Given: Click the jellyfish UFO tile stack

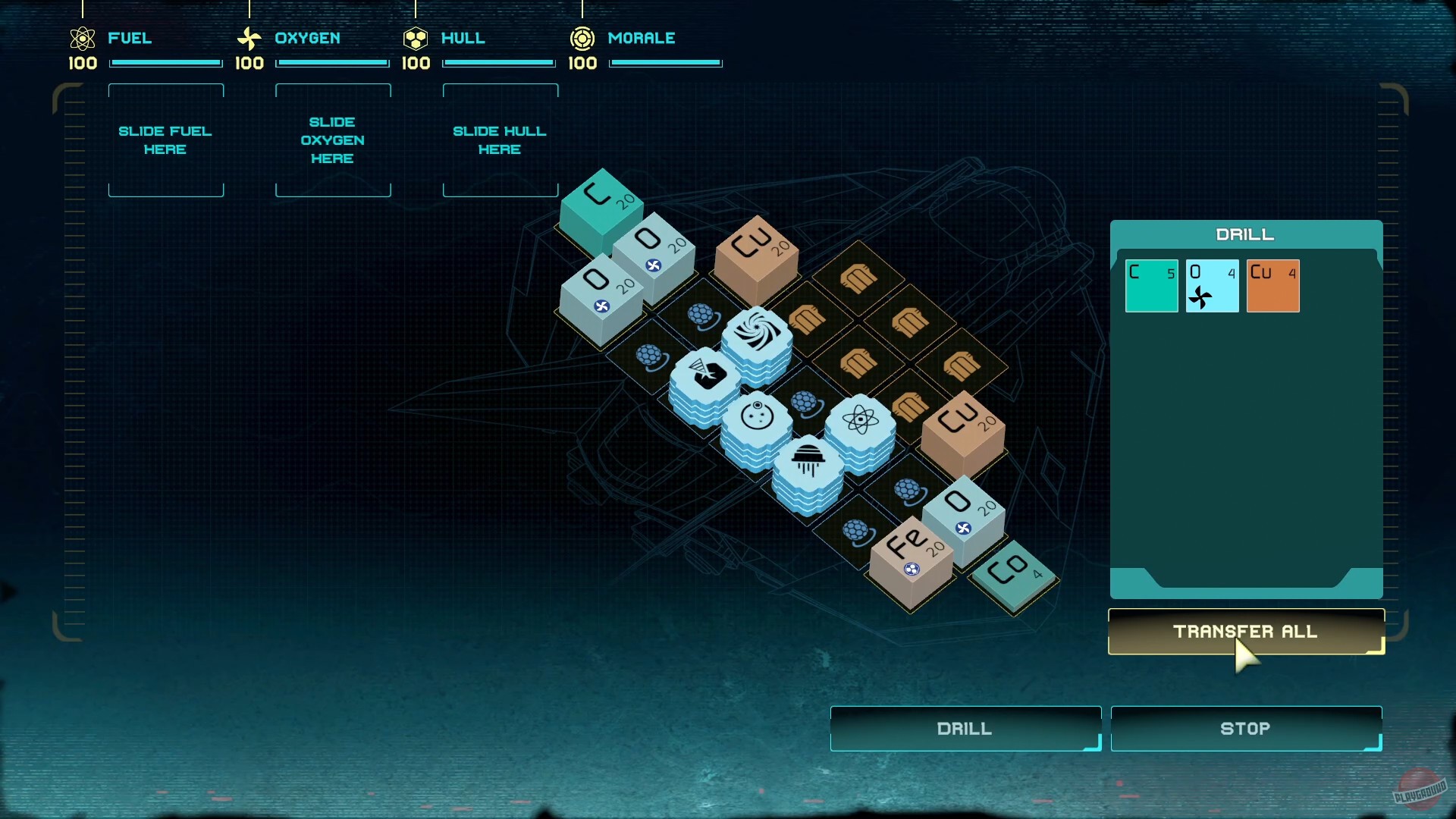Looking at the screenshot, I should click(x=807, y=455).
